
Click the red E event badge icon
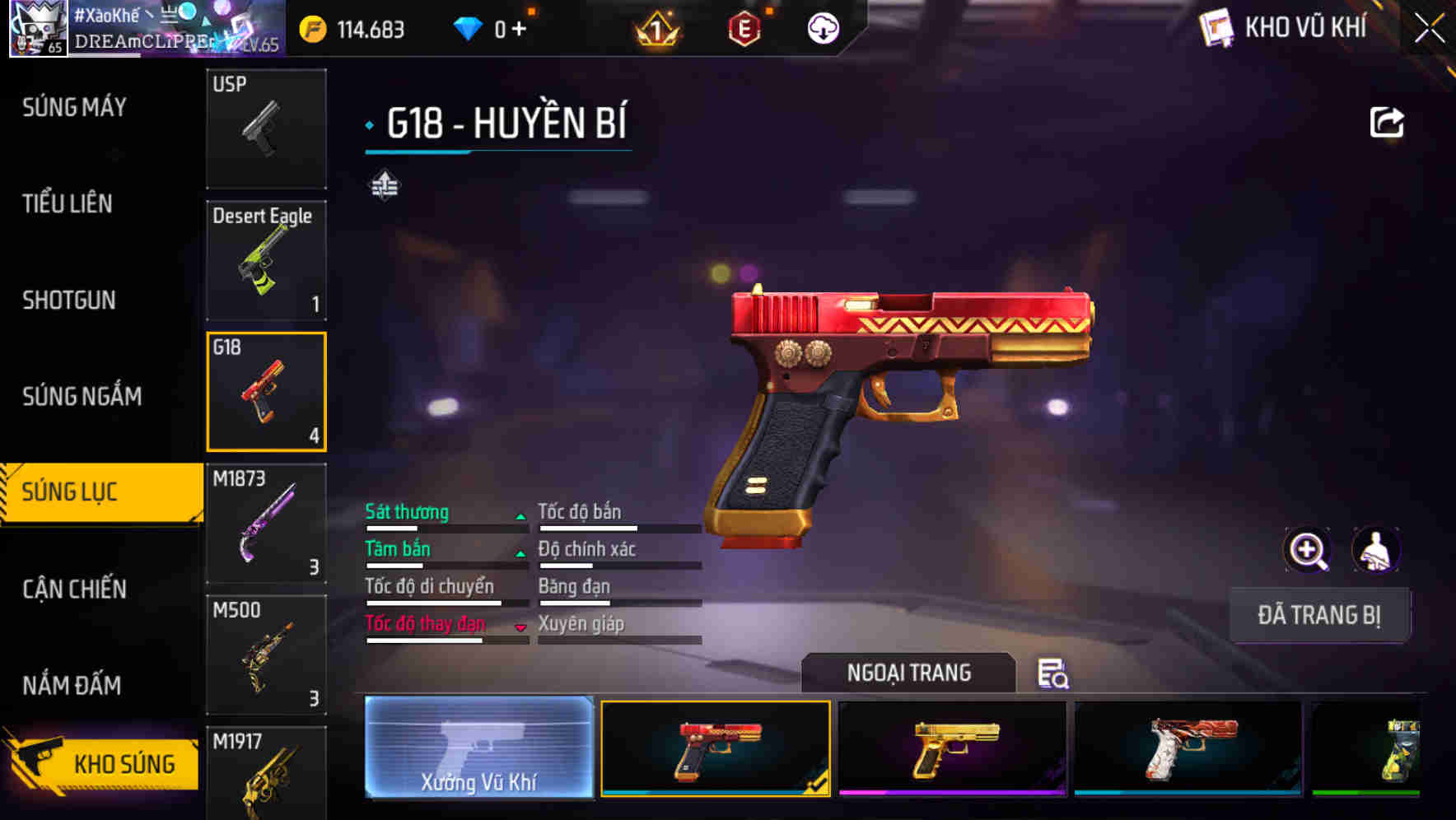pyautogui.click(x=744, y=29)
